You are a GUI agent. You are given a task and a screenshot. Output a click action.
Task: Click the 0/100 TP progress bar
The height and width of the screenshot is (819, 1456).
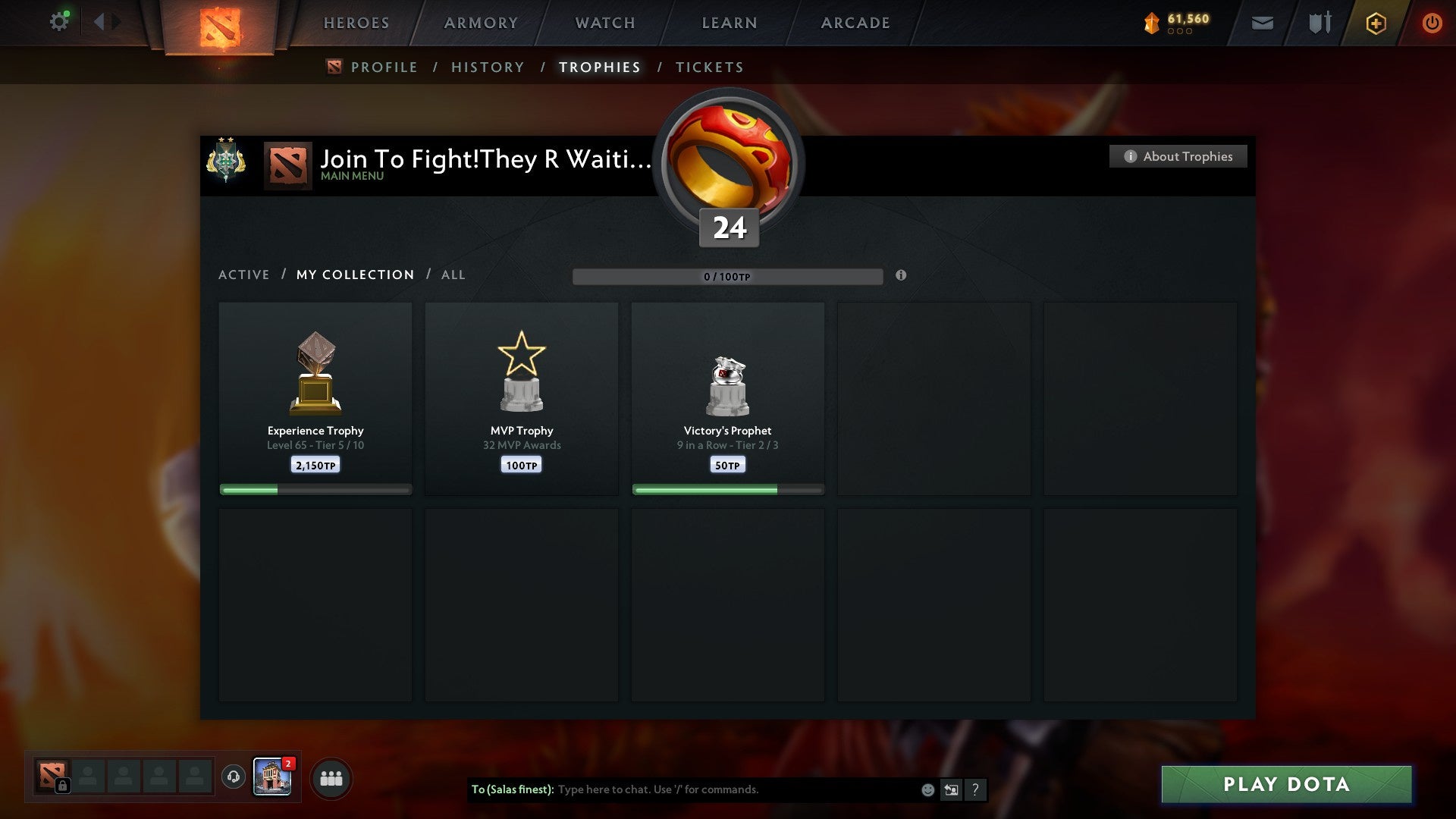[x=728, y=277]
